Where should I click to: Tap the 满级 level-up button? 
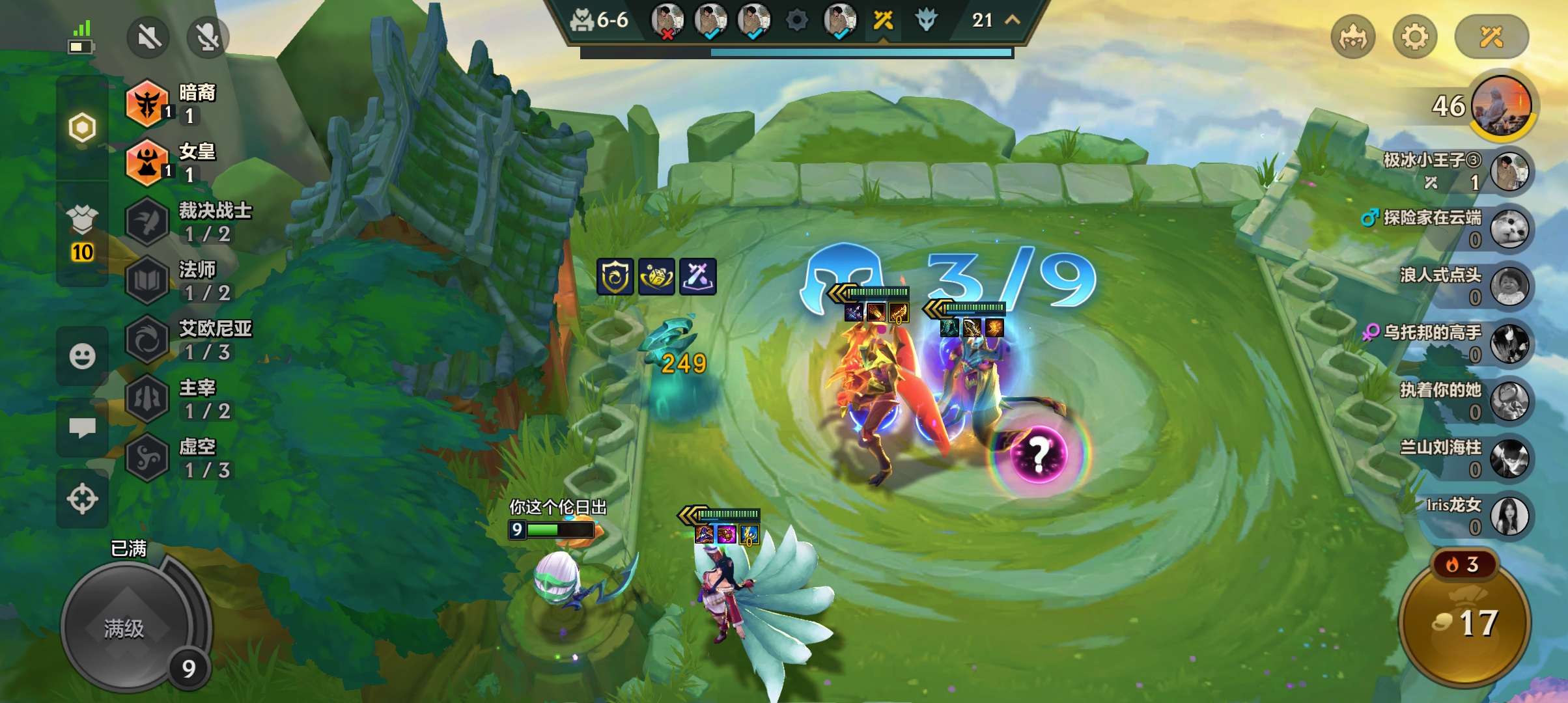(125, 627)
